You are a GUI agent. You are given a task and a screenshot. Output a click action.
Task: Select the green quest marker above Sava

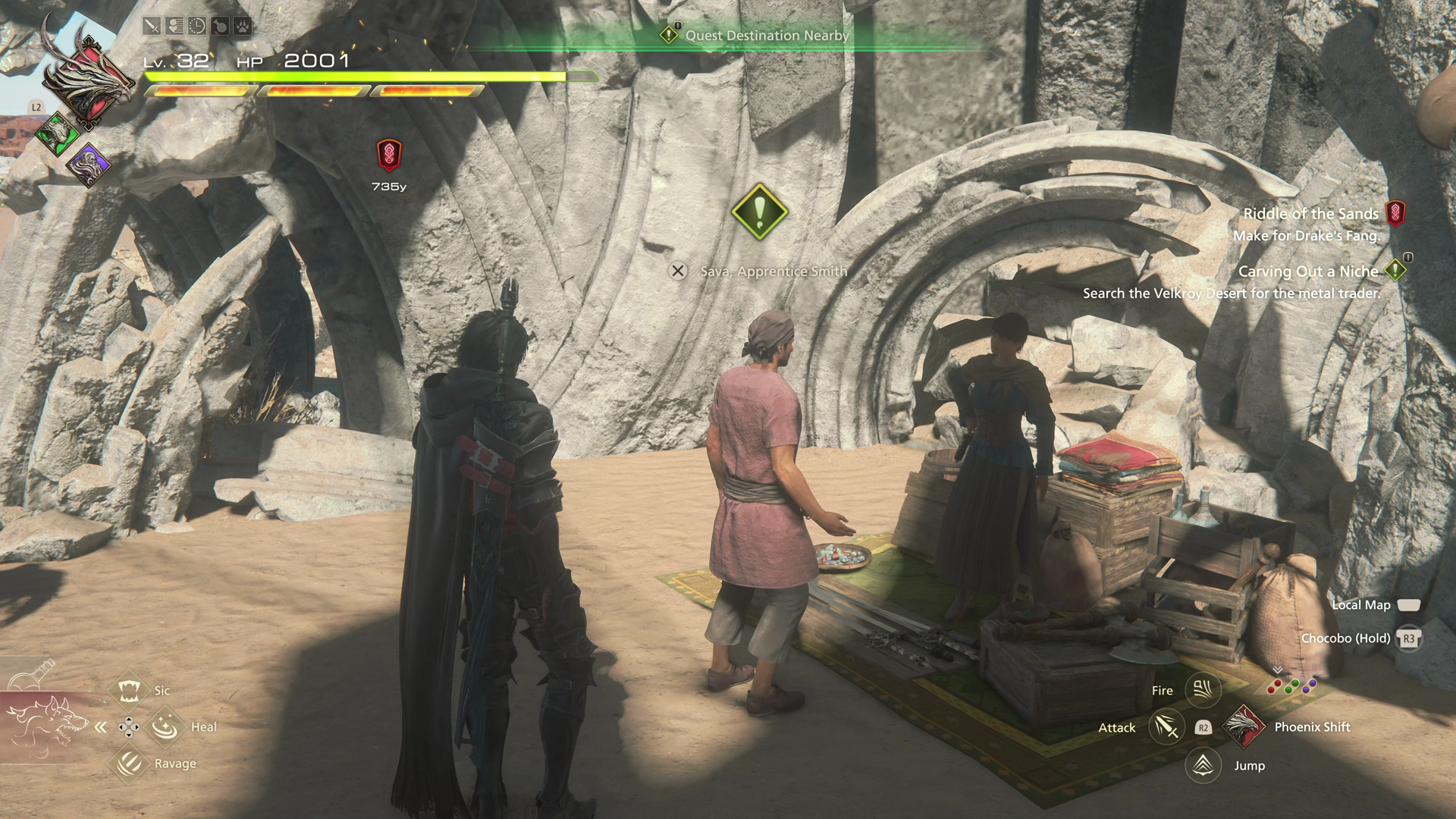(x=759, y=212)
